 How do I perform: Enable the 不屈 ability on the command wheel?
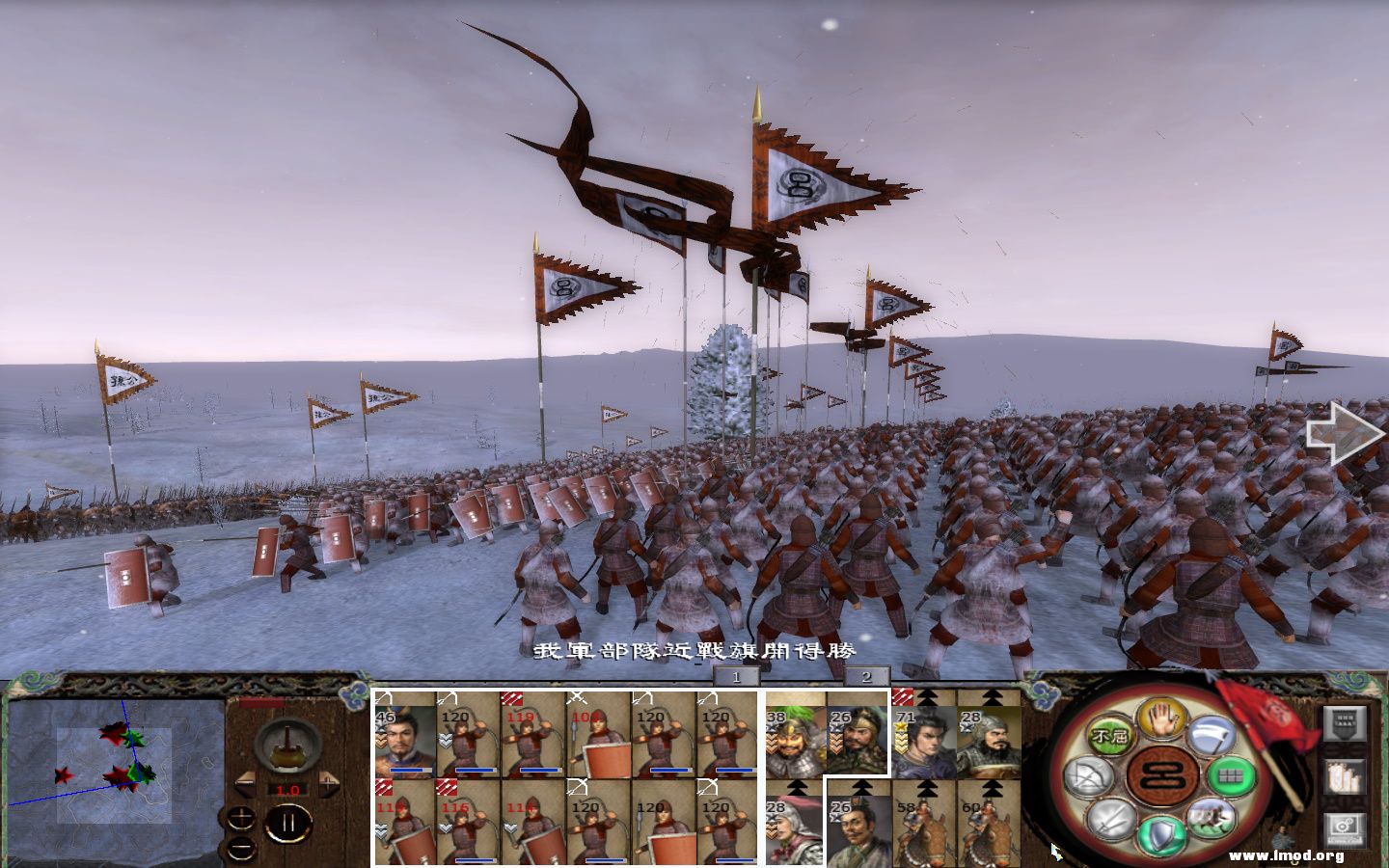click(1110, 734)
